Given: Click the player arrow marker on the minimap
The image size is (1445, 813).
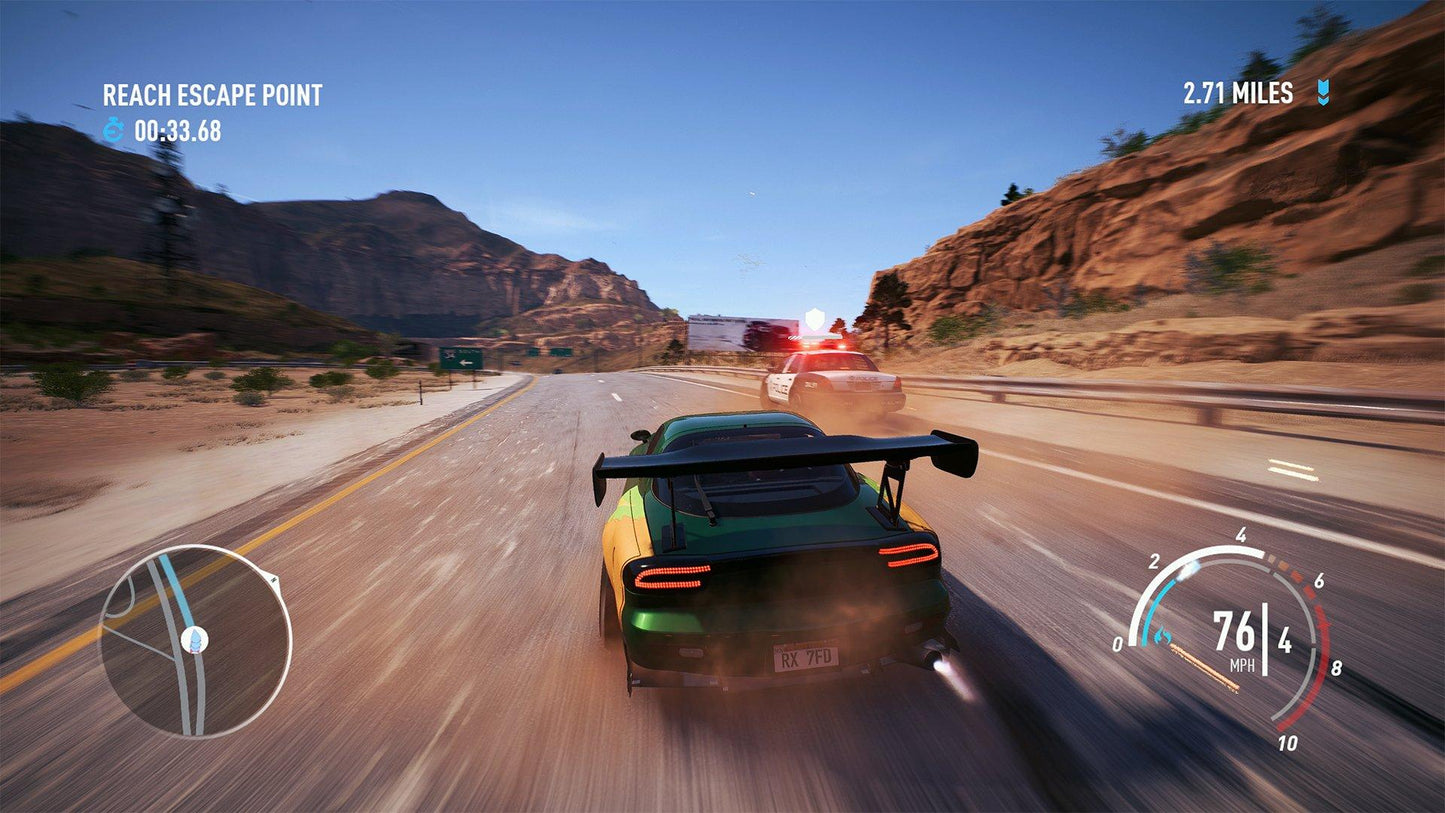Looking at the screenshot, I should (x=195, y=639).
